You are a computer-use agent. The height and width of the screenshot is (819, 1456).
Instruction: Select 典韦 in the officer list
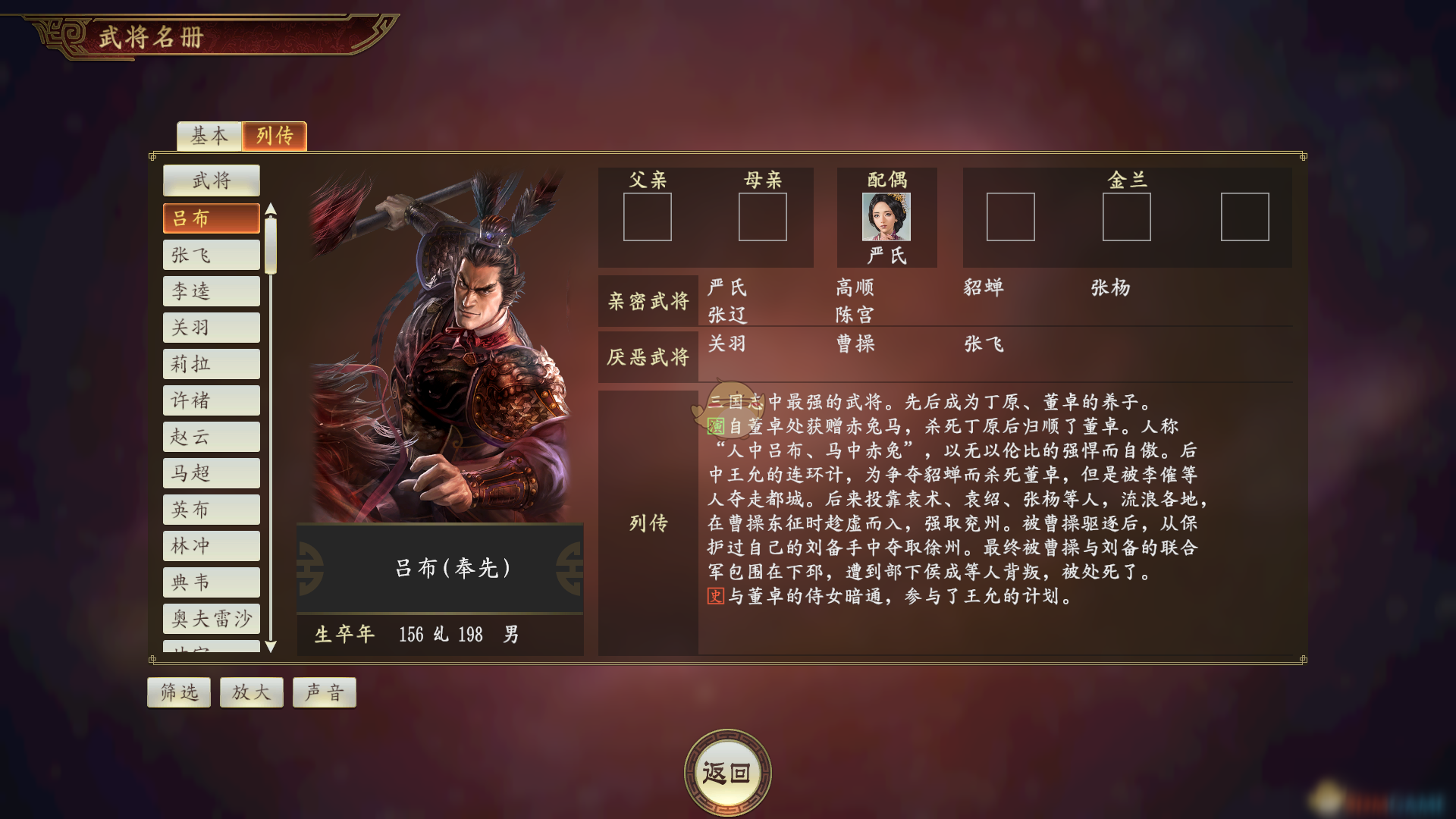(212, 582)
